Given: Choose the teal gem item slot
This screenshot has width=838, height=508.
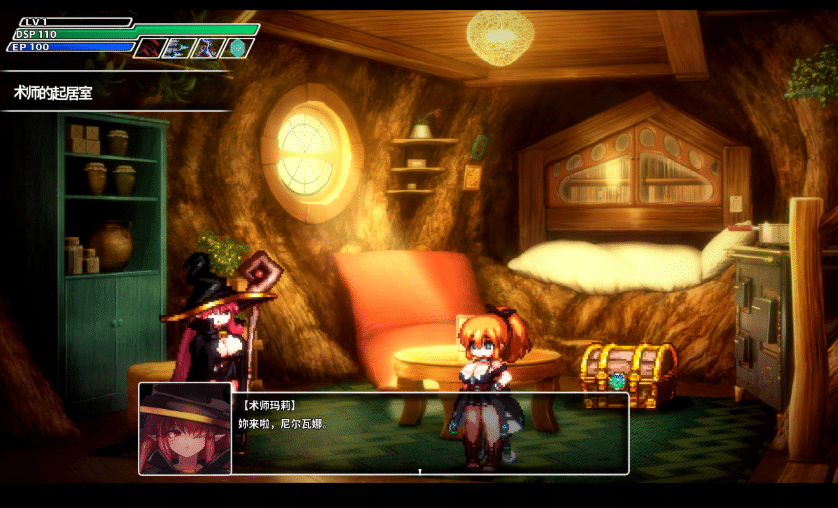Looking at the screenshot, I should tap(238, 47).
